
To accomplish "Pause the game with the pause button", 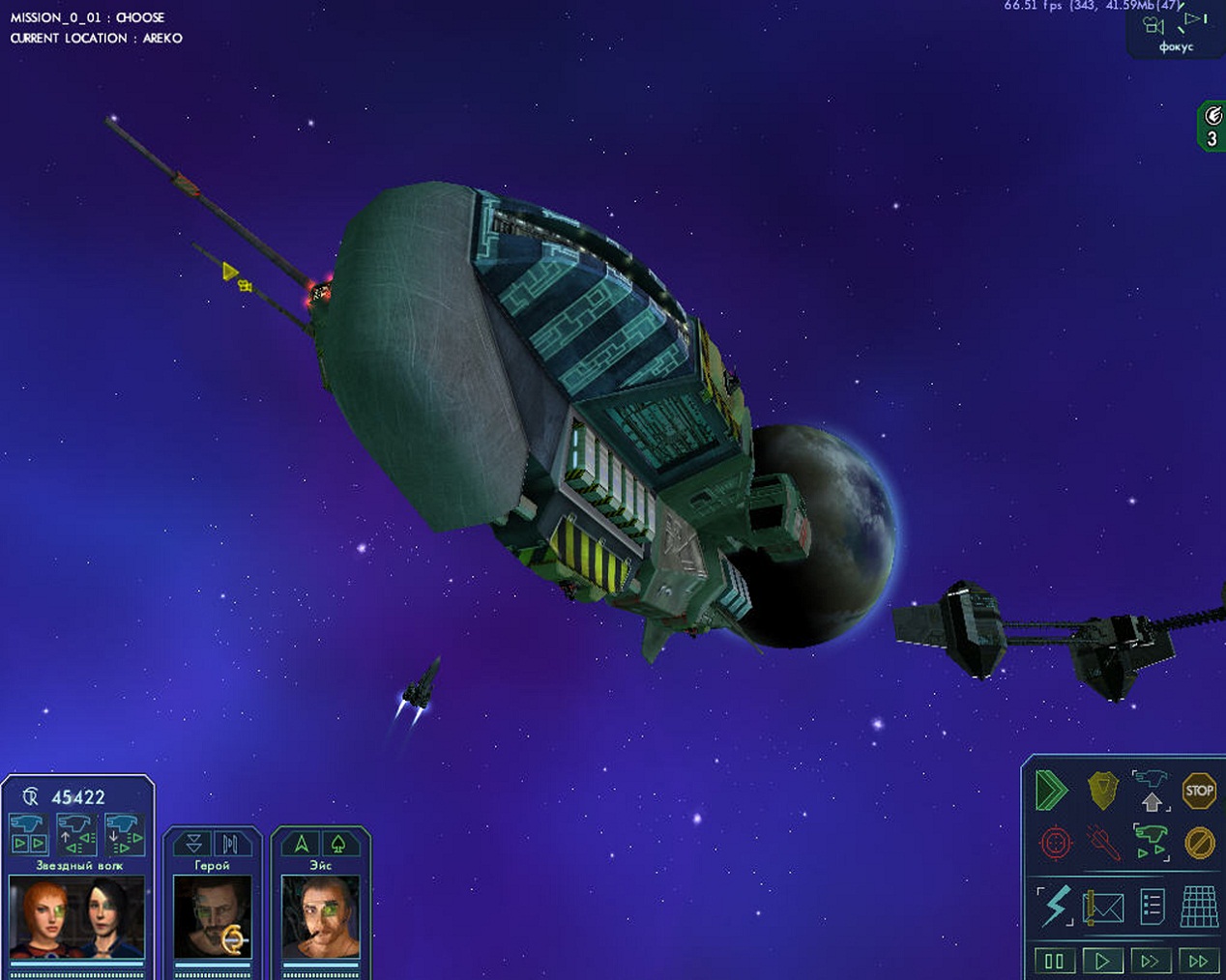I will [1054, 961].
